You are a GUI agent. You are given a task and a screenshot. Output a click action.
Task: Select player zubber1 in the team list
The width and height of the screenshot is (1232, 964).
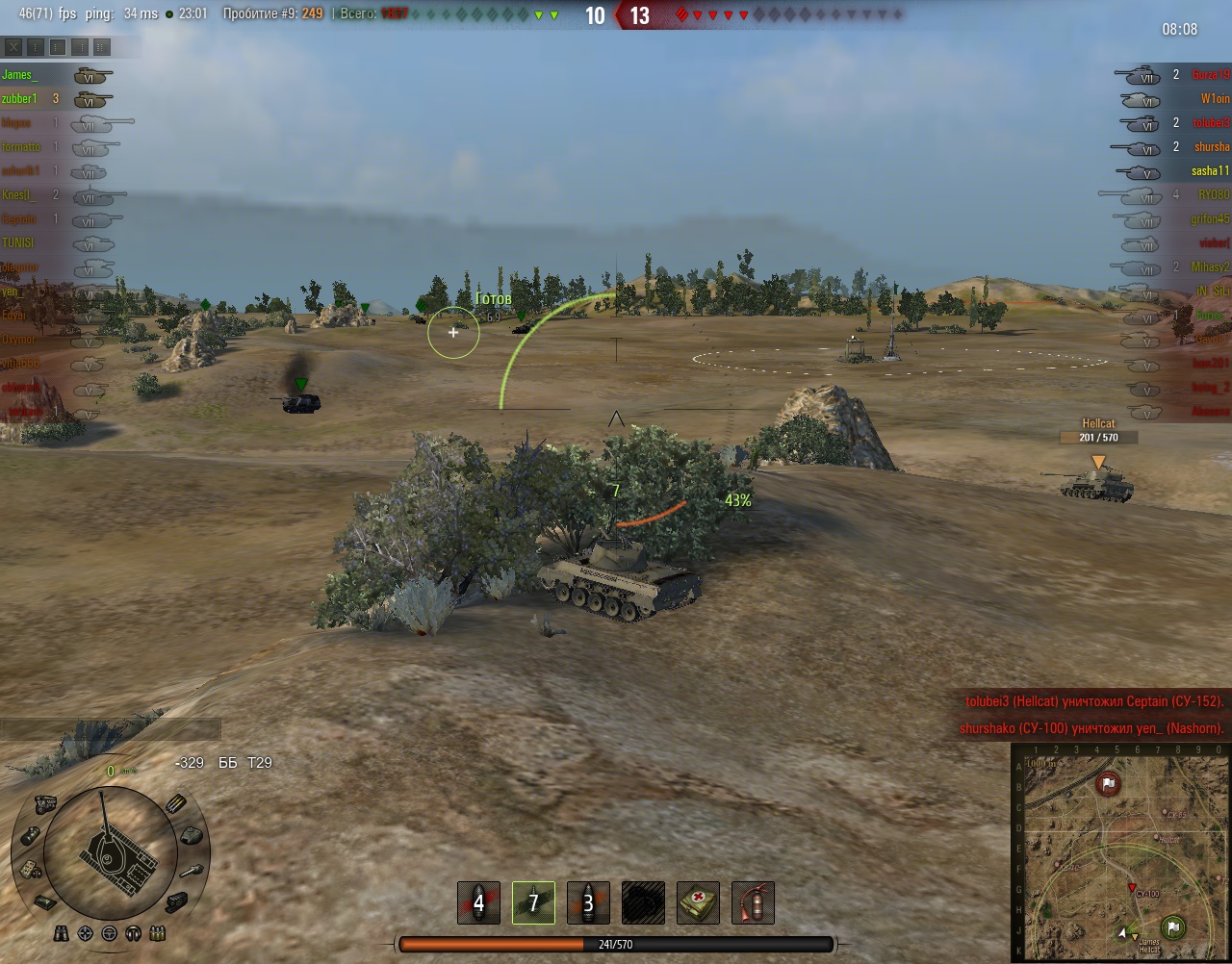click(x=19, y=99)
